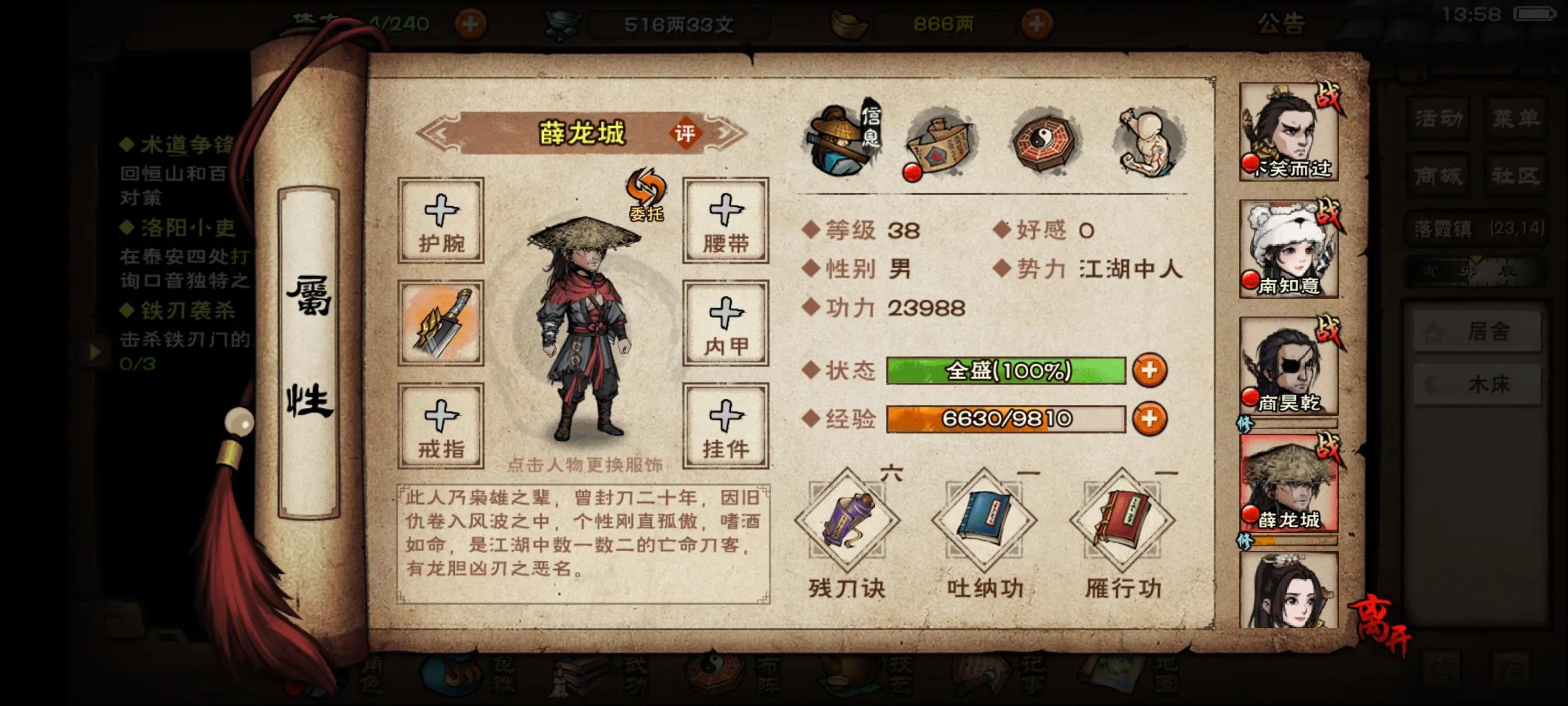The height and width of the screenshot is (706, 1568).
Task: Close the panel with red 离开 button
Action: 1379,623
